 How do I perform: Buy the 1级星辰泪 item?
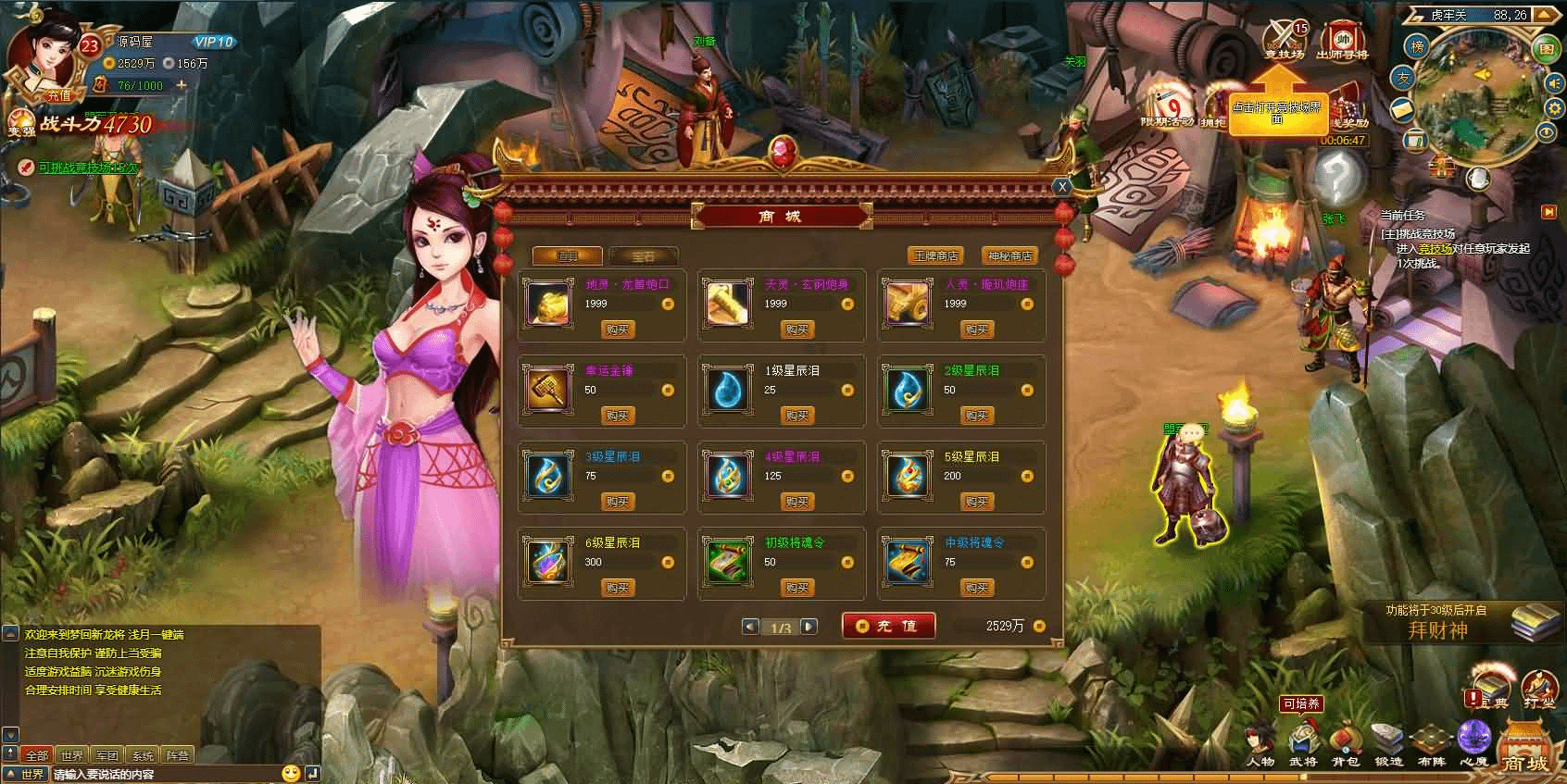[x=796, y=416]
